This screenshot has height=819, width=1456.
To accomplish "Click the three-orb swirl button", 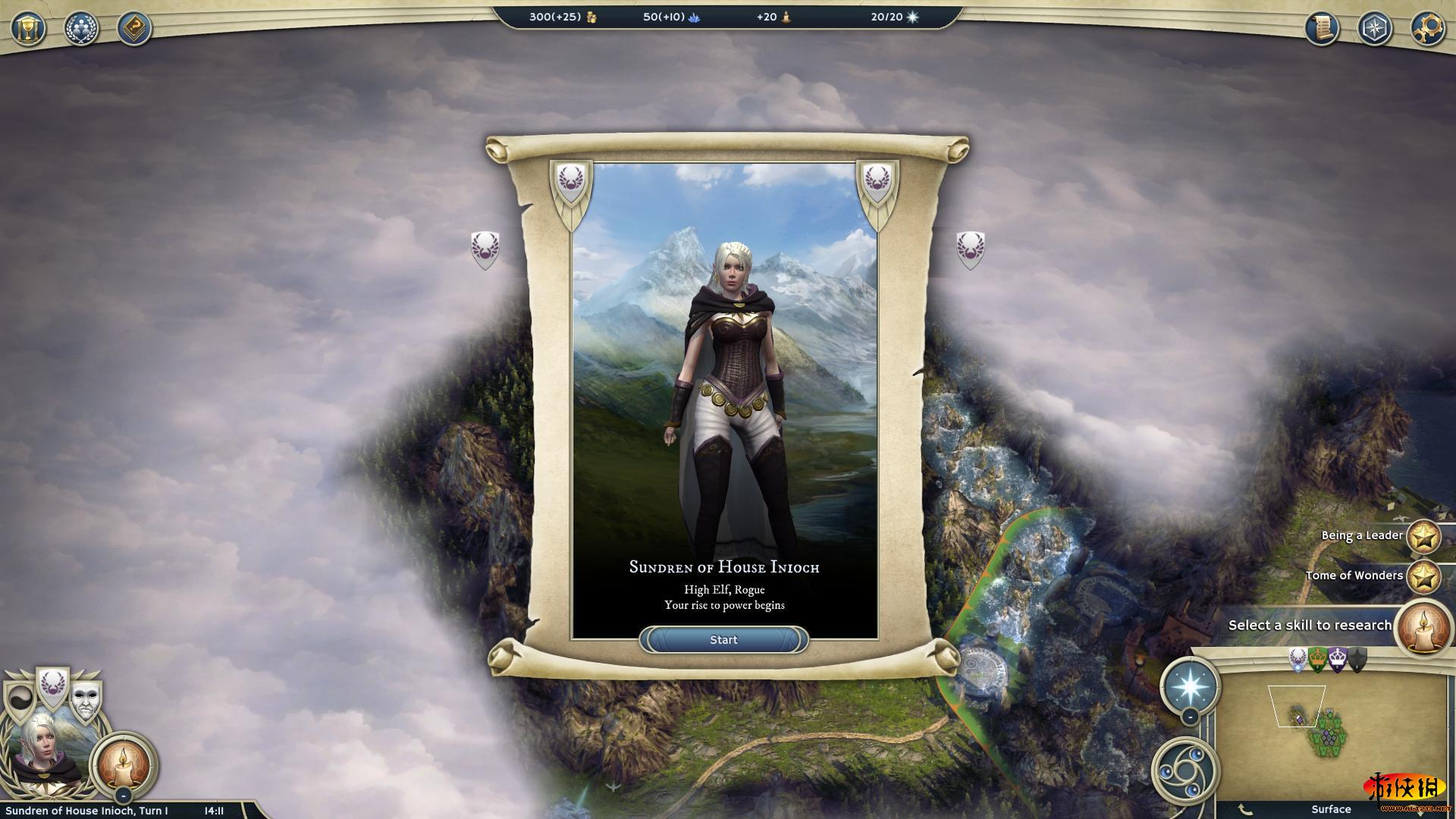I will 1185,770.
